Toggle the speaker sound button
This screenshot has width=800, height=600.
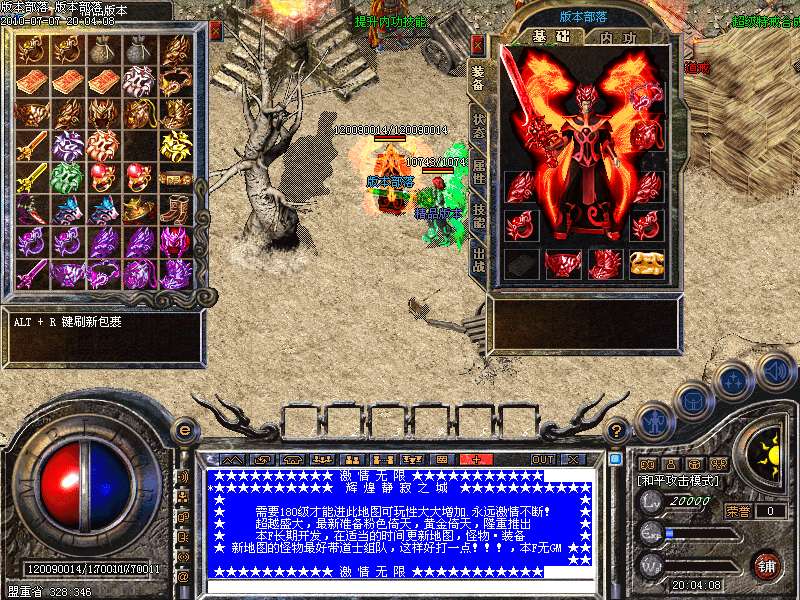click(776, 370)
